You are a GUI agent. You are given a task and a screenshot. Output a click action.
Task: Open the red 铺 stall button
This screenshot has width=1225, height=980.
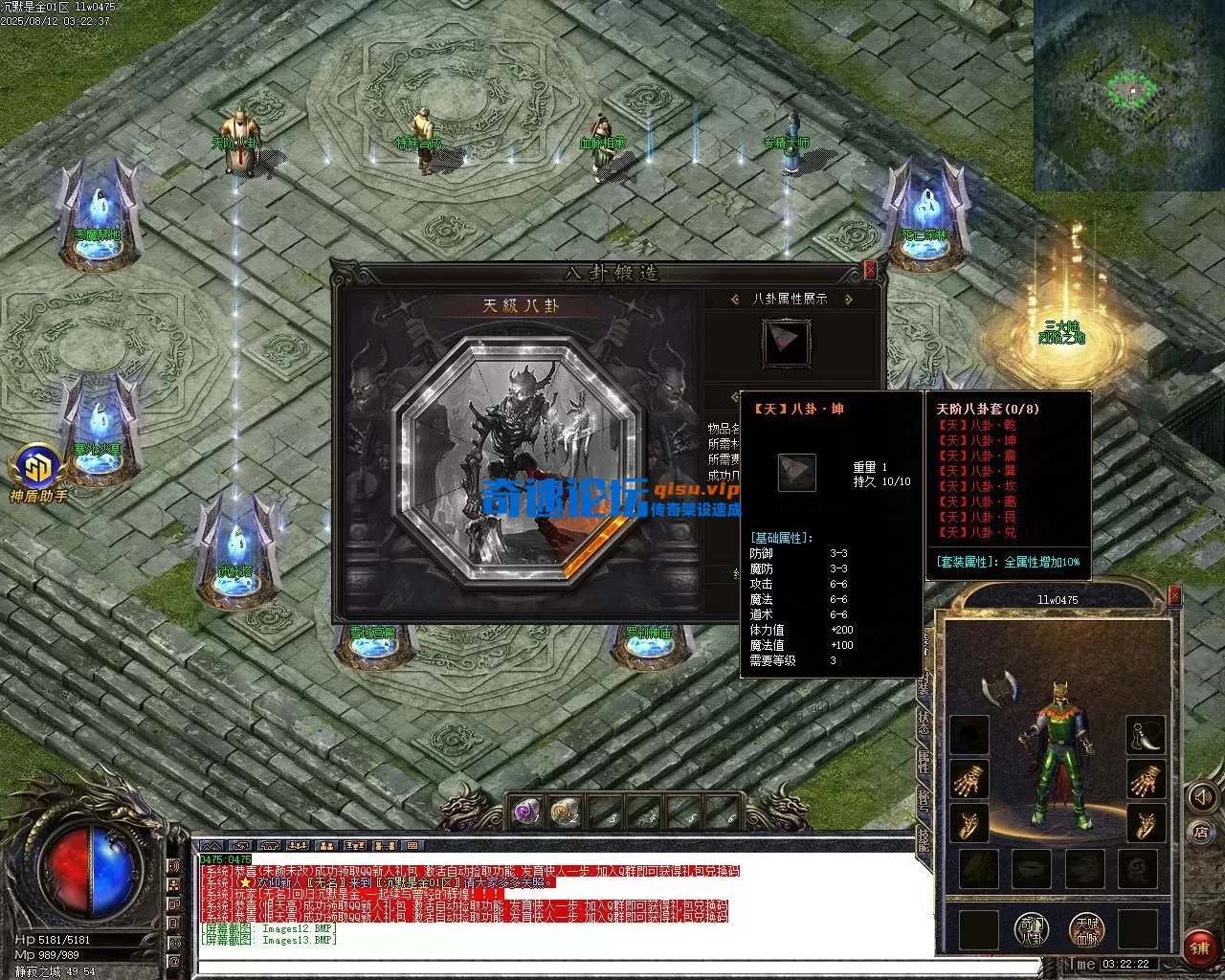pos(1199,947)
